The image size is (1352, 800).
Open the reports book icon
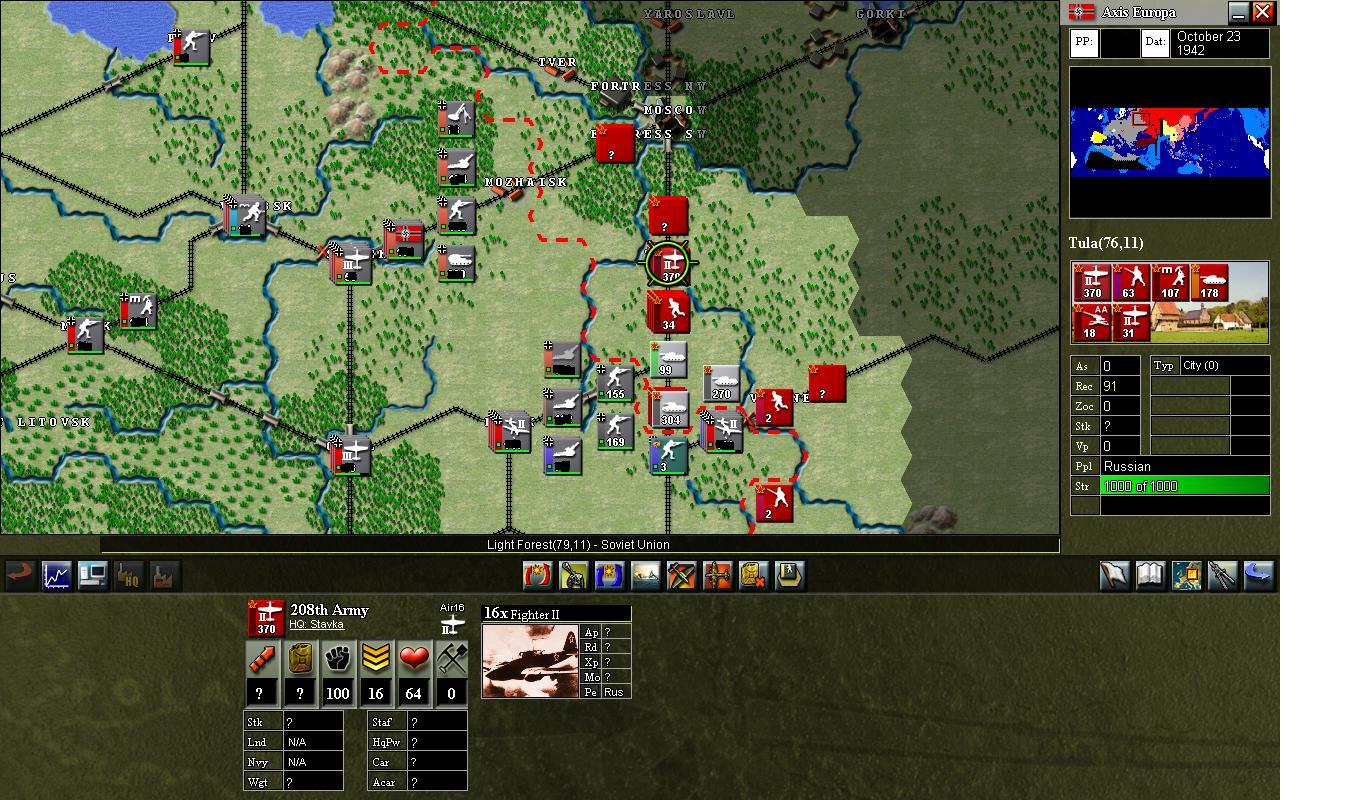click(1150, 575)
